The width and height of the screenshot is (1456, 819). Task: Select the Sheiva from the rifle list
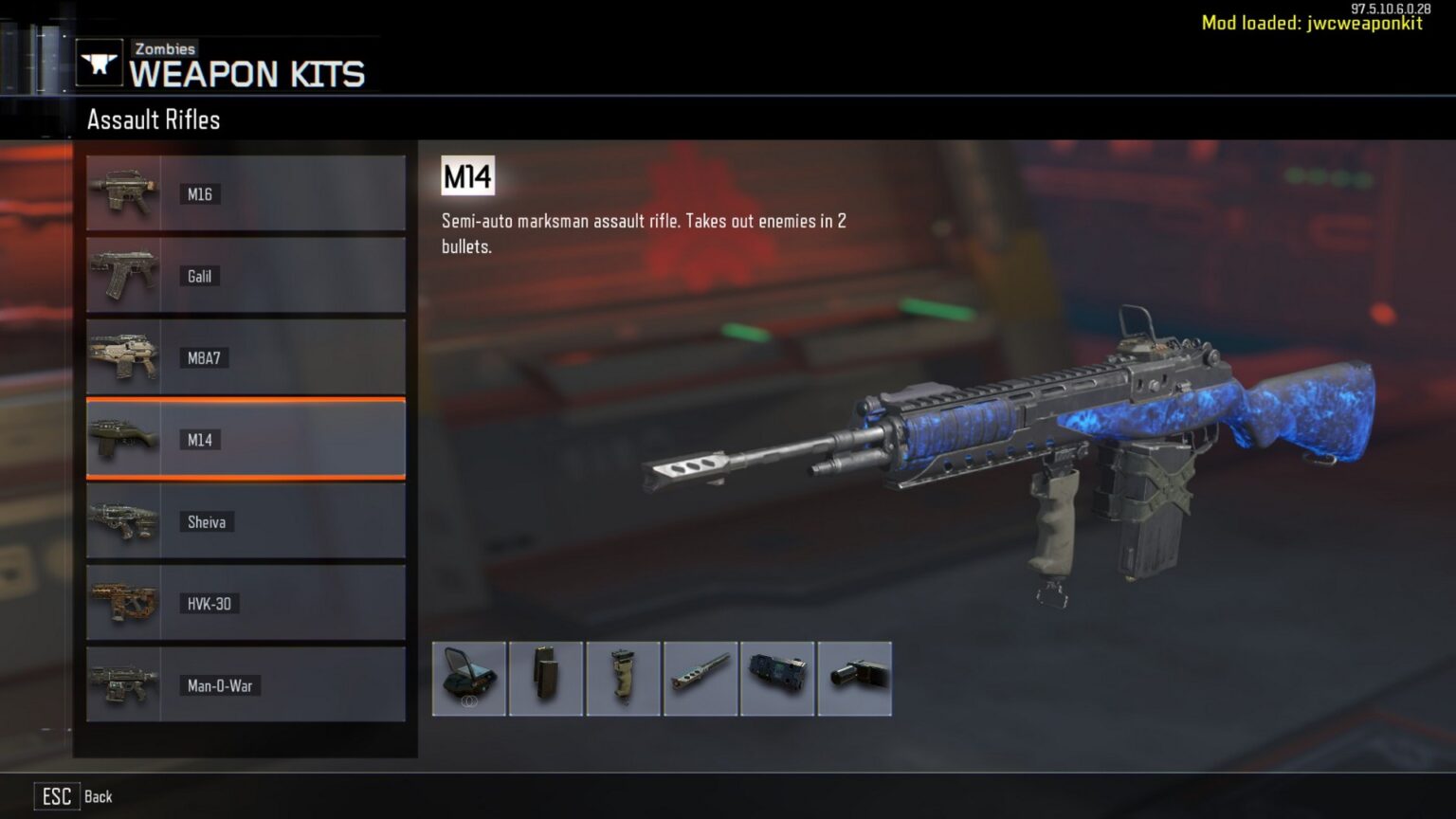click(x=246, y=521)
